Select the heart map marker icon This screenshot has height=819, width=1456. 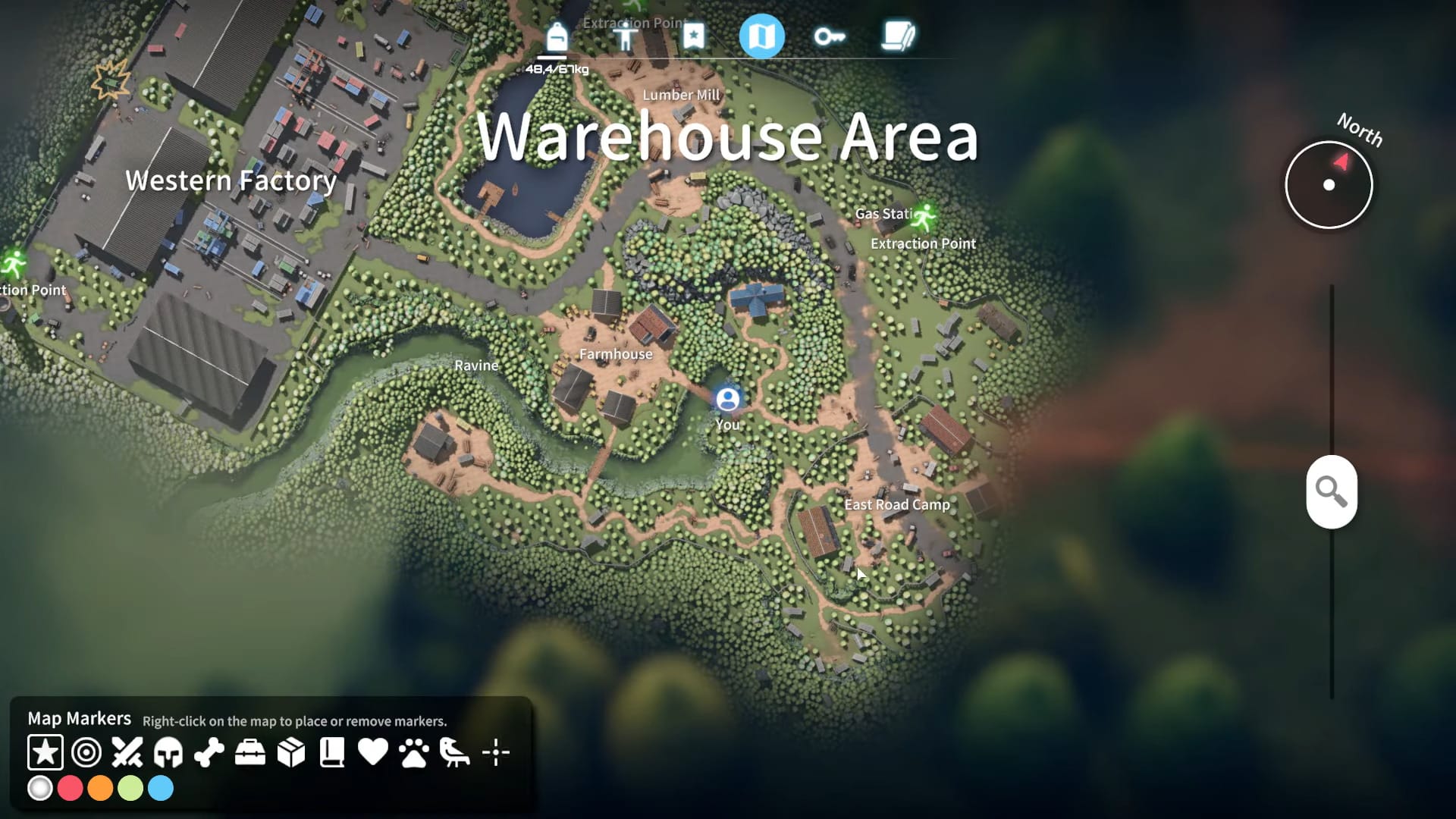(372, 752)
